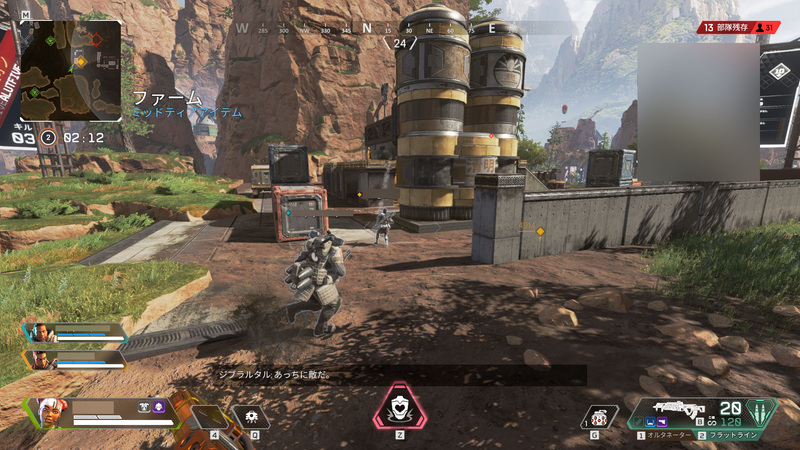The width and height of the screenshot is (800, 450).
Task: Open the minimap in the corner
Action: 70,71
